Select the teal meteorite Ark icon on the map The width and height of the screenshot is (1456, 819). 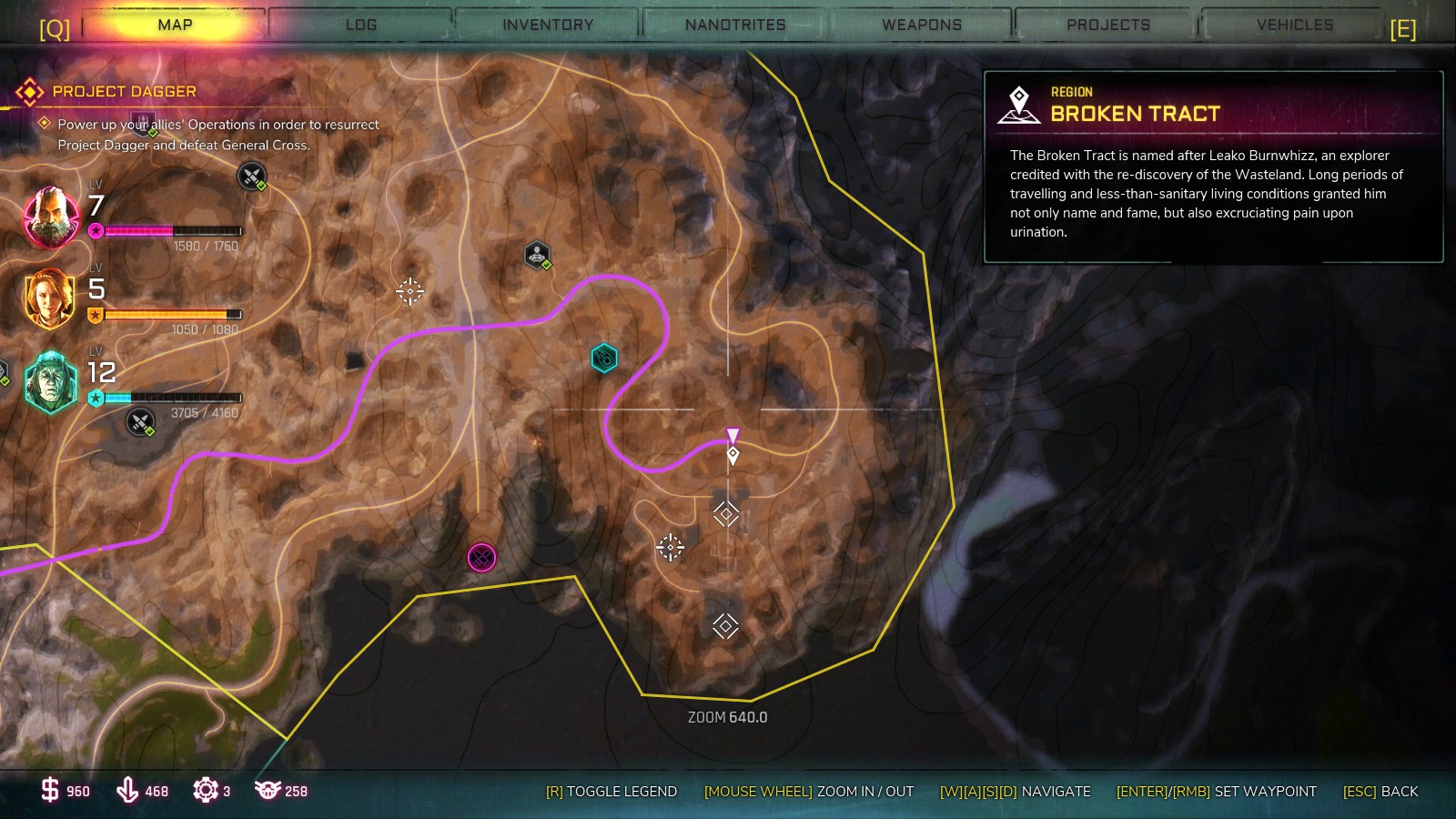pos(602,358)
